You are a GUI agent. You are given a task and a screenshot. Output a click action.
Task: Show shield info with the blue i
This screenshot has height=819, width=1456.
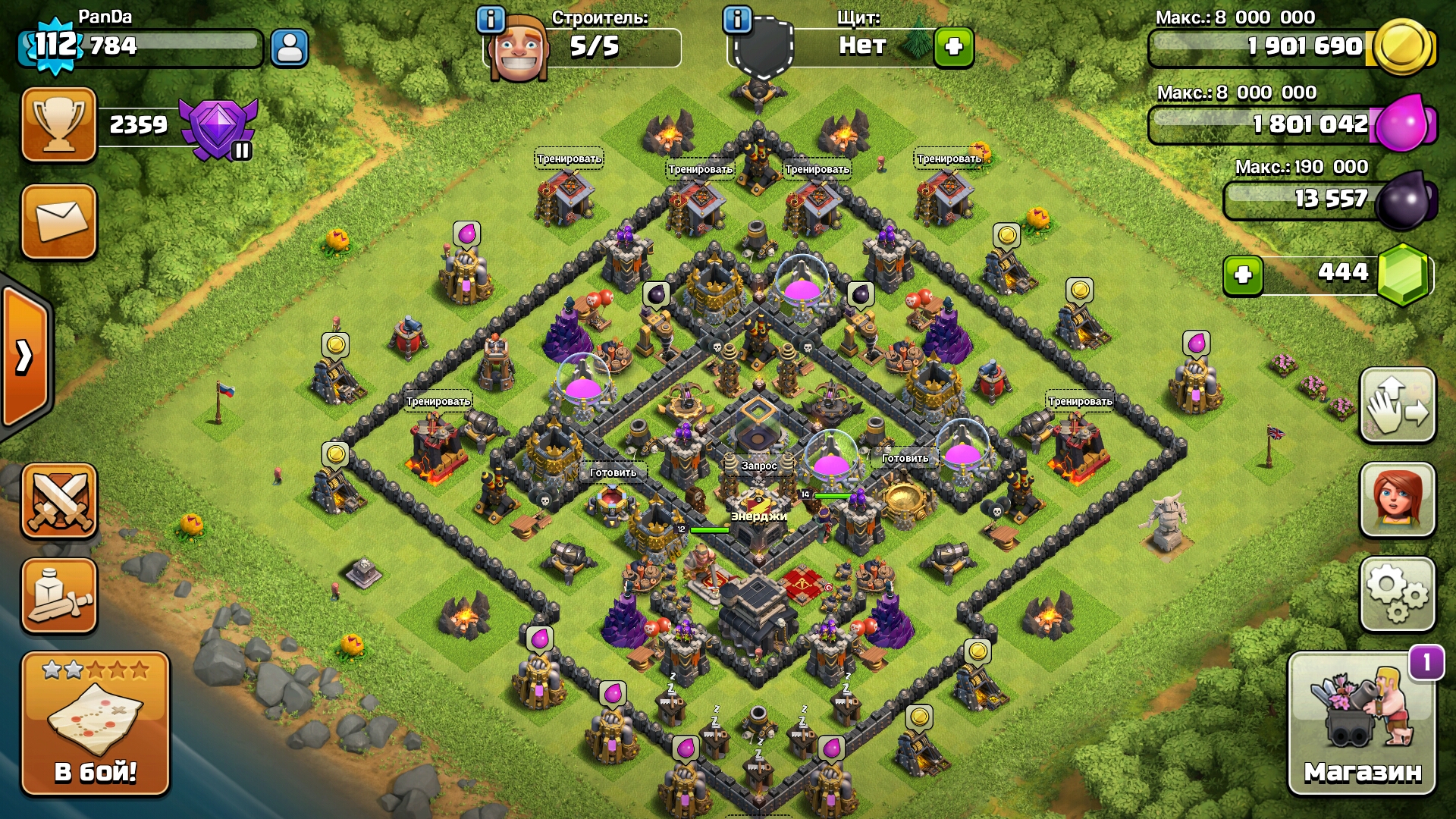pyautogui.click(x=737, y=20)
